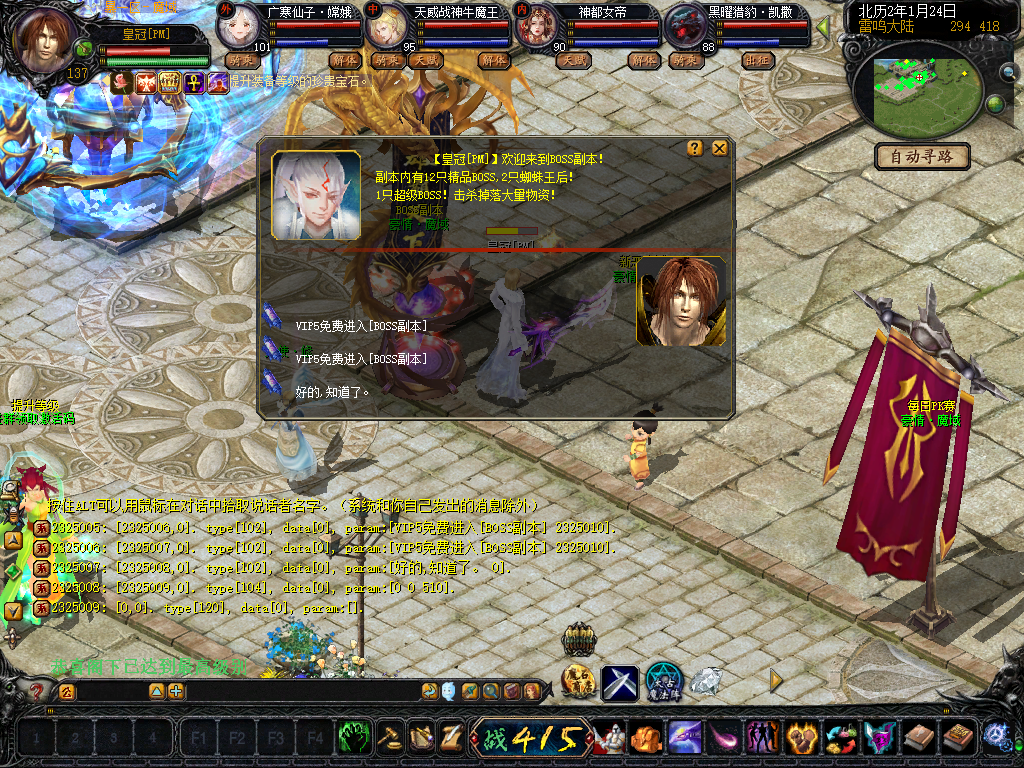Click 出征 under the black panther pet
Screen dimensions: 1024x768
click(x=756, y=60)
